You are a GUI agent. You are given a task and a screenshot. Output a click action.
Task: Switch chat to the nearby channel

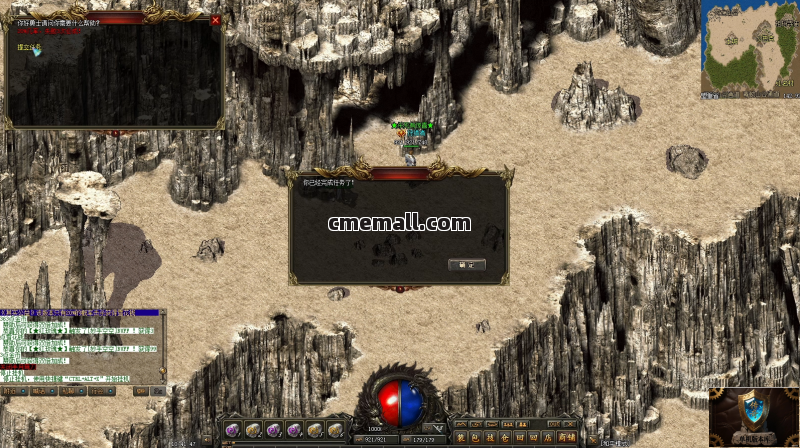pos(13,391)
